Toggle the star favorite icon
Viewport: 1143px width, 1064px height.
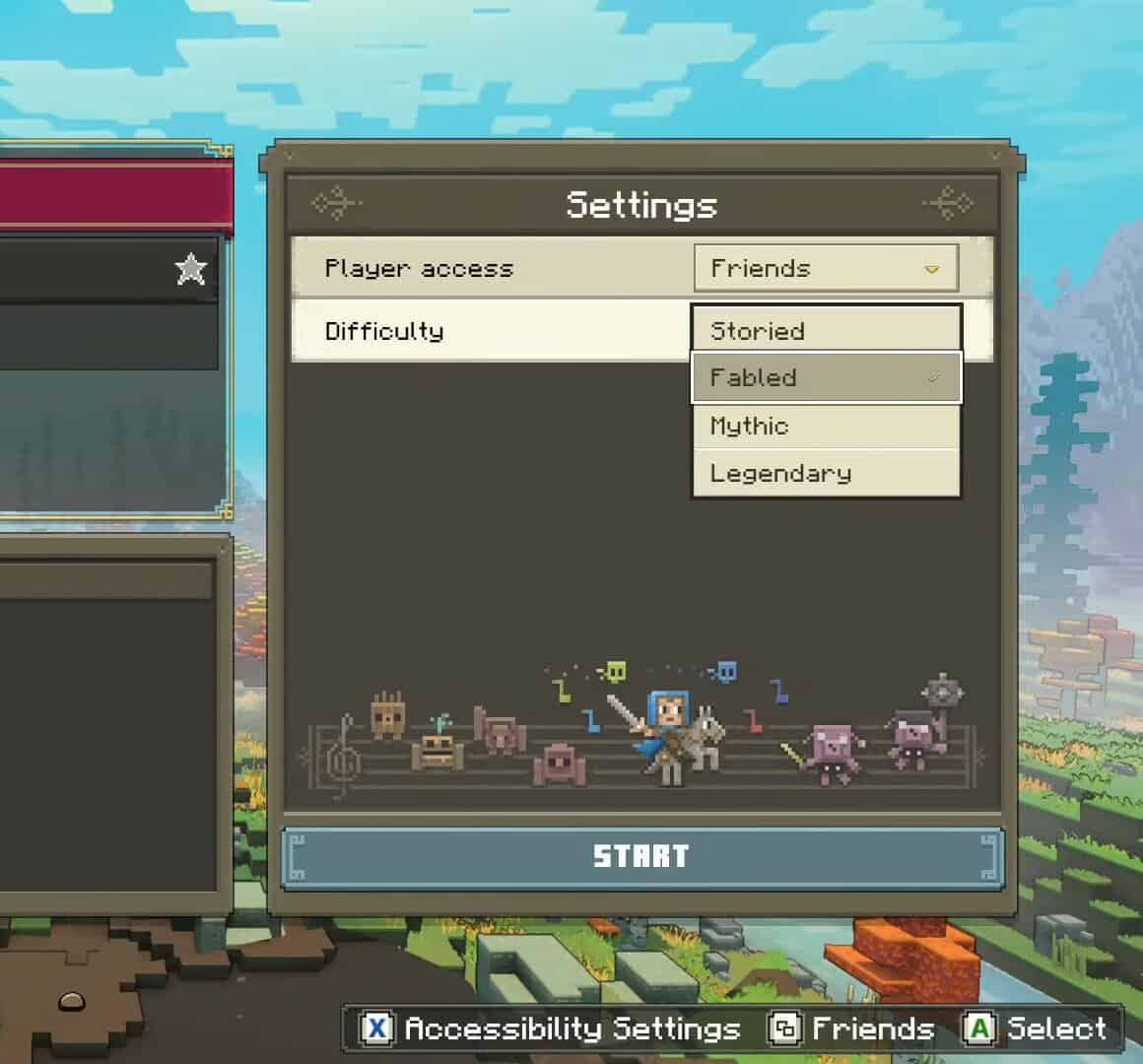pos(191,268)
